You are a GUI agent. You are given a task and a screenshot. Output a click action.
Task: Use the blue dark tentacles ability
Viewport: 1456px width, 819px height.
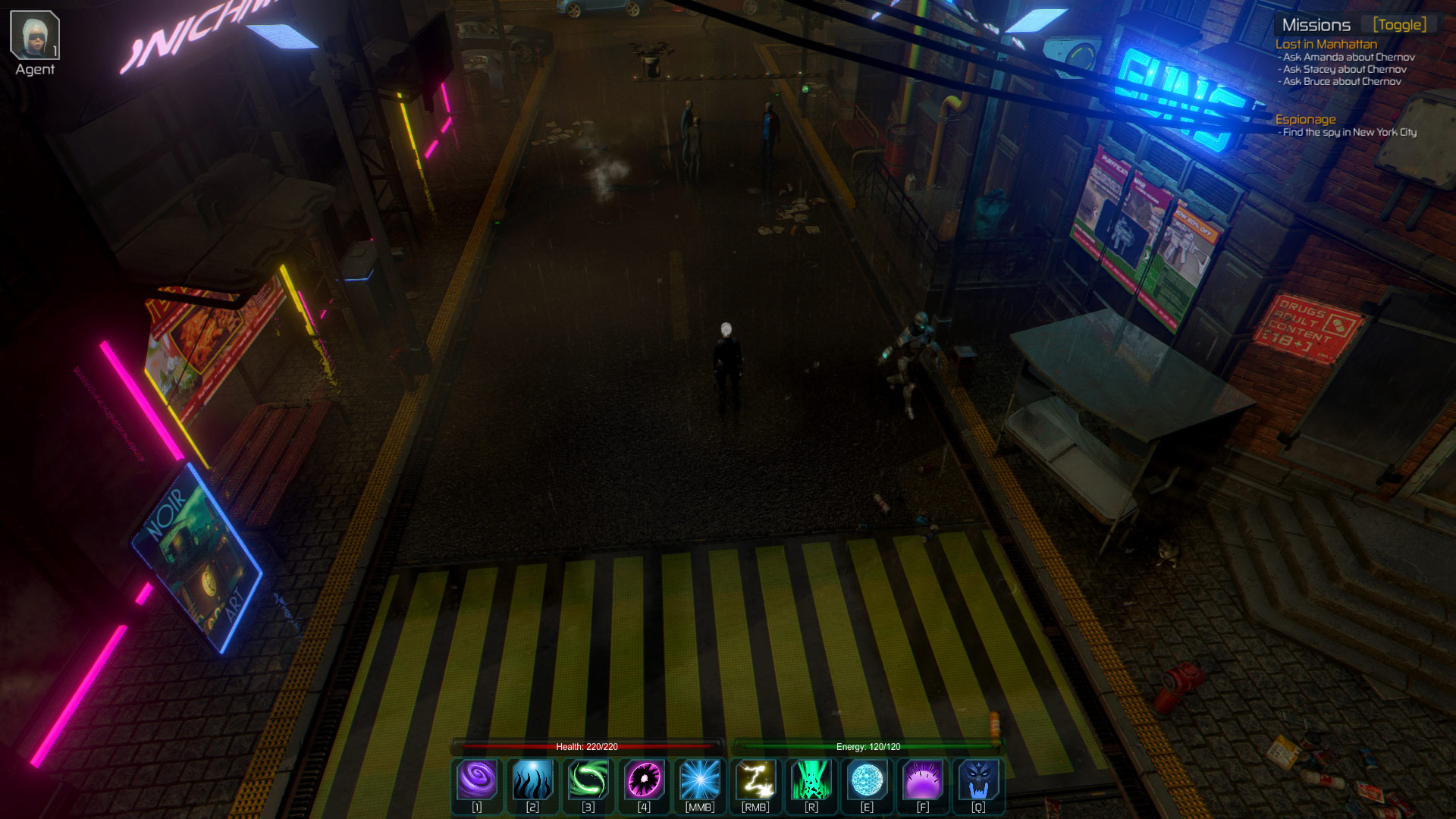532,780
